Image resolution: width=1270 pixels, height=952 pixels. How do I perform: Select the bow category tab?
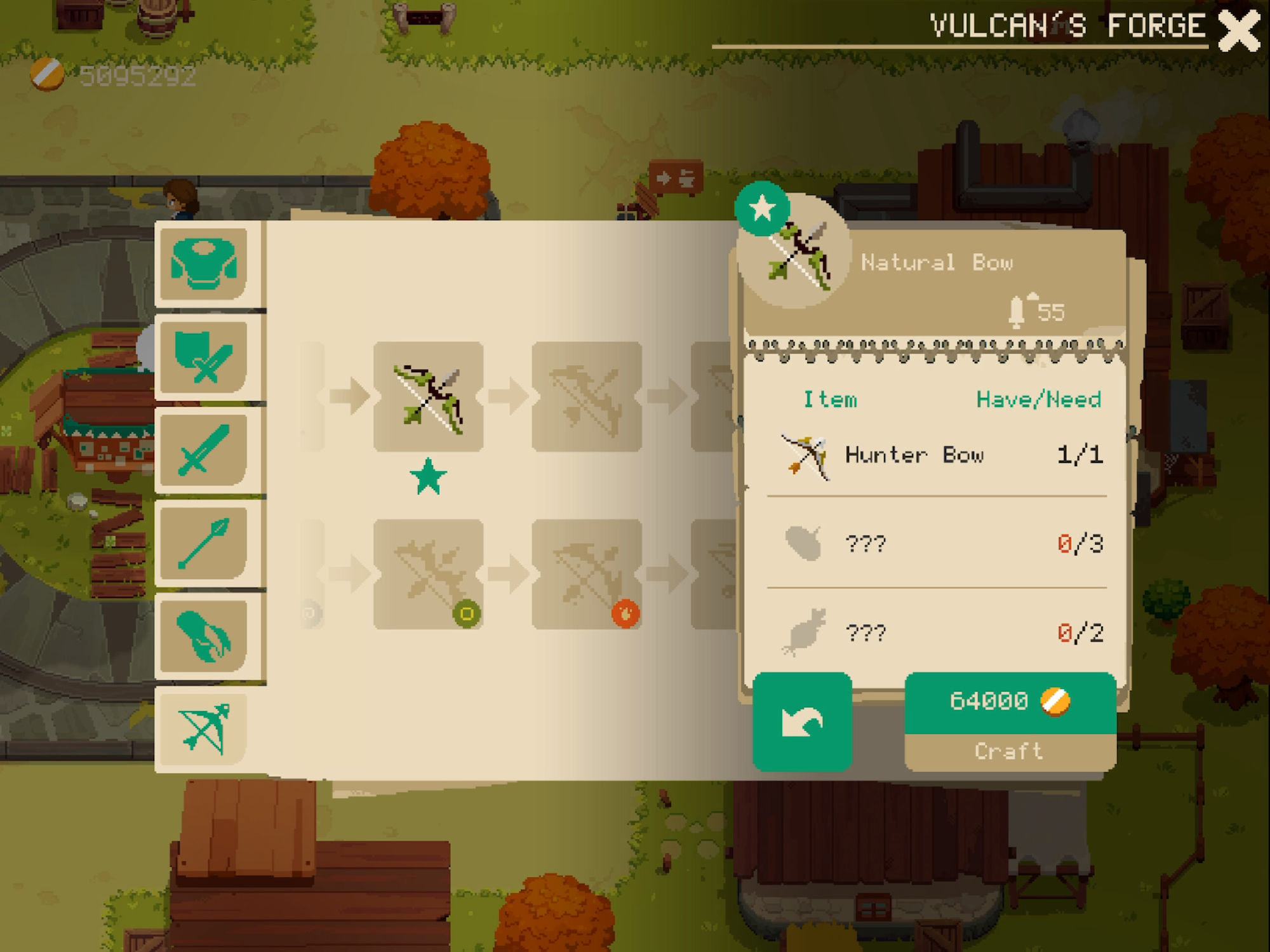click(x=204, y=728)
